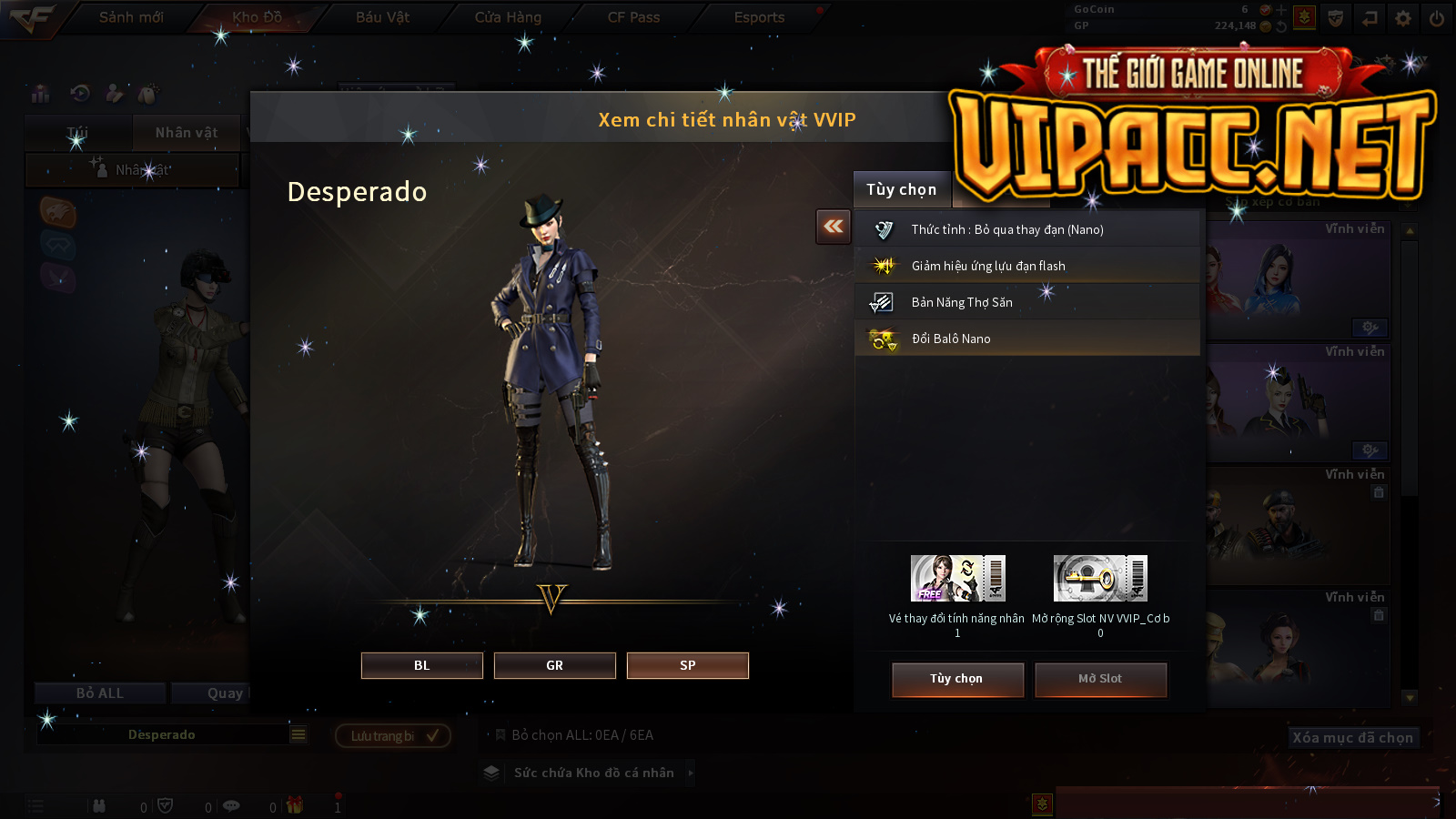1456x819 pixels.
Task: Click the Lưu trang bị save button
Action: click(393, 735)
